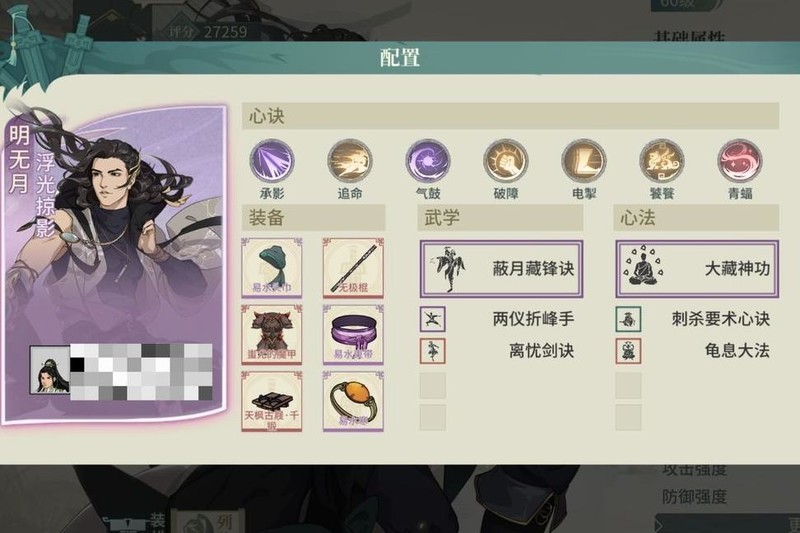Screen dimensions: 800x533
Task: Open the 无极棍 staff weapon slot
Action: point(353,266)
